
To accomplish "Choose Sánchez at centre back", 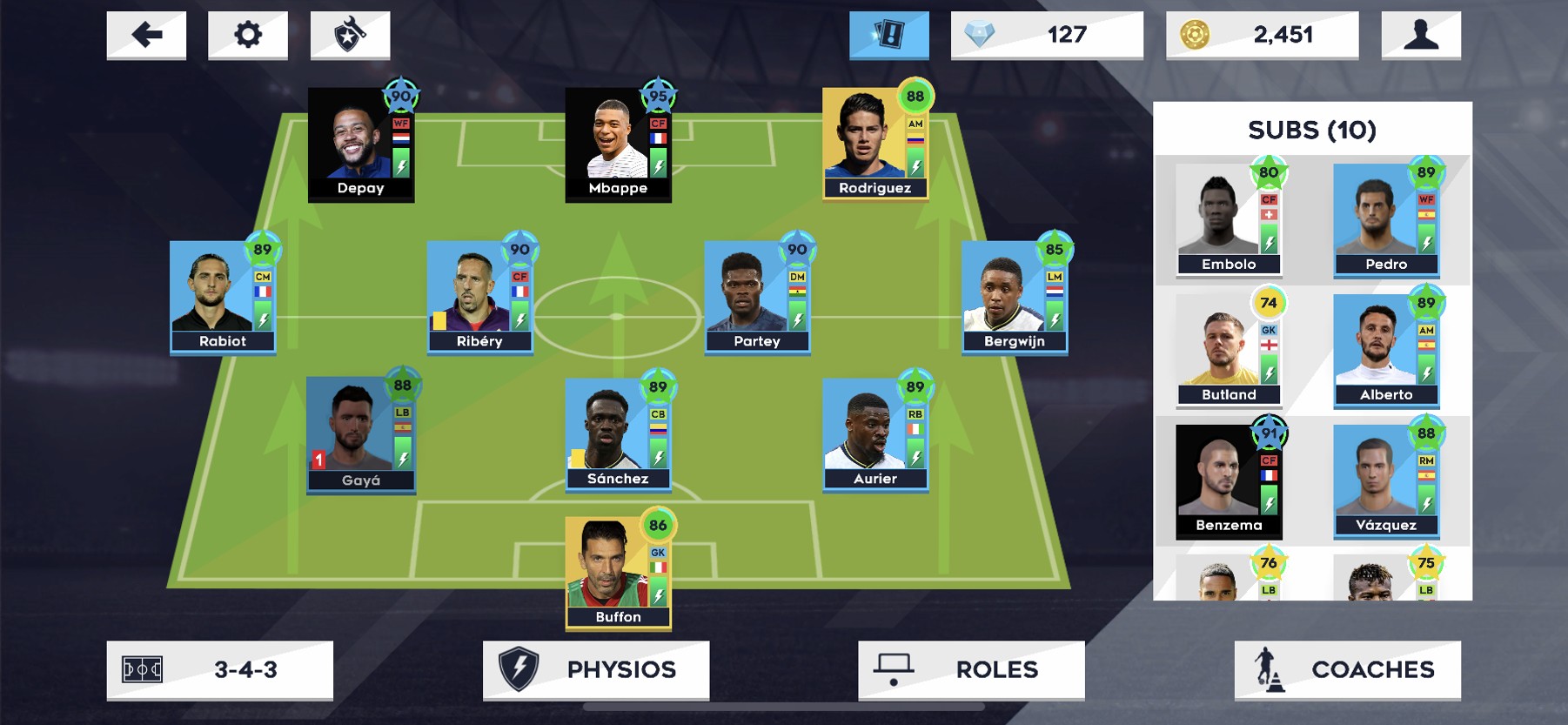I will (618, 435).
